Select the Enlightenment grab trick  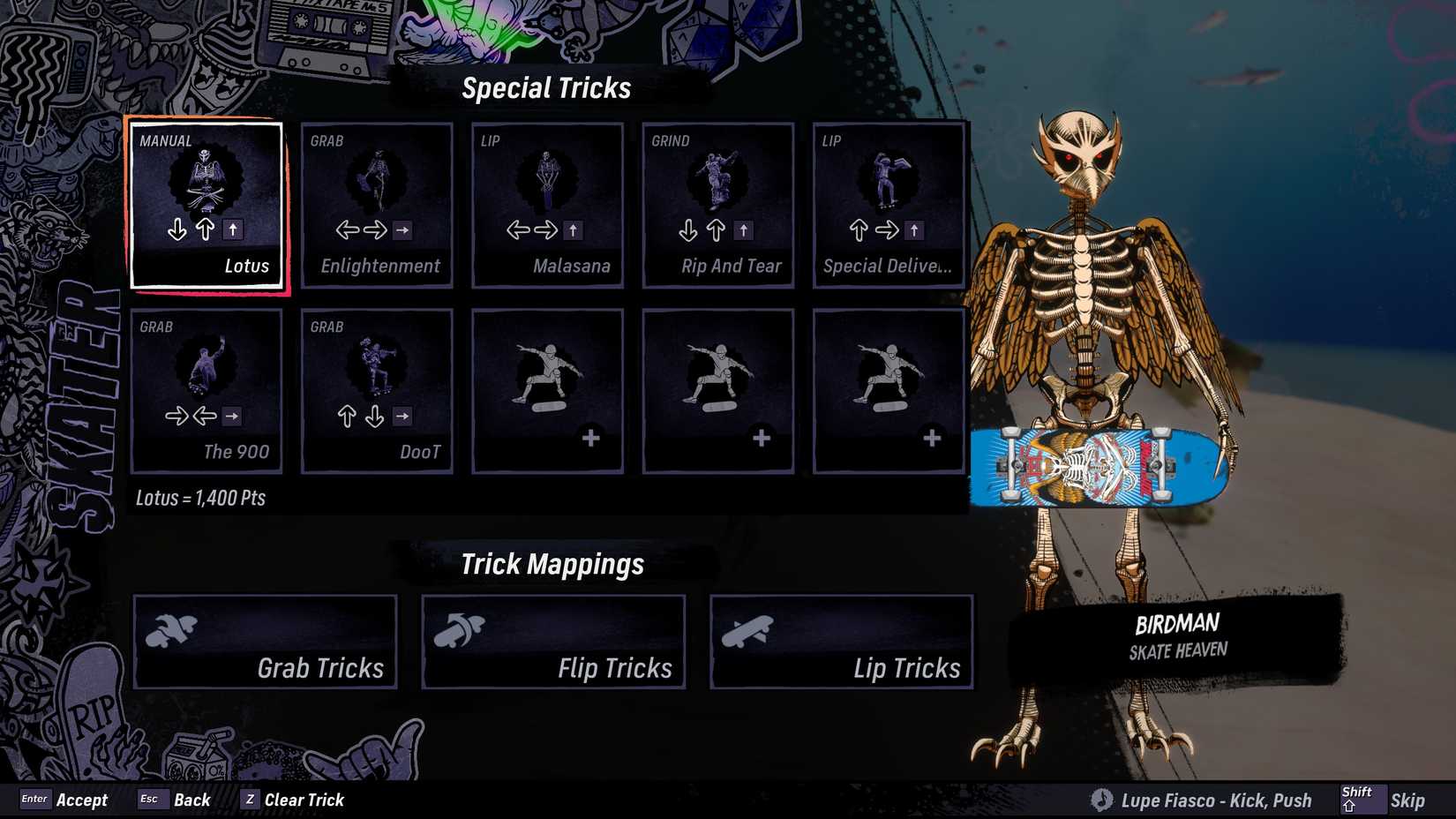point(377,205)
